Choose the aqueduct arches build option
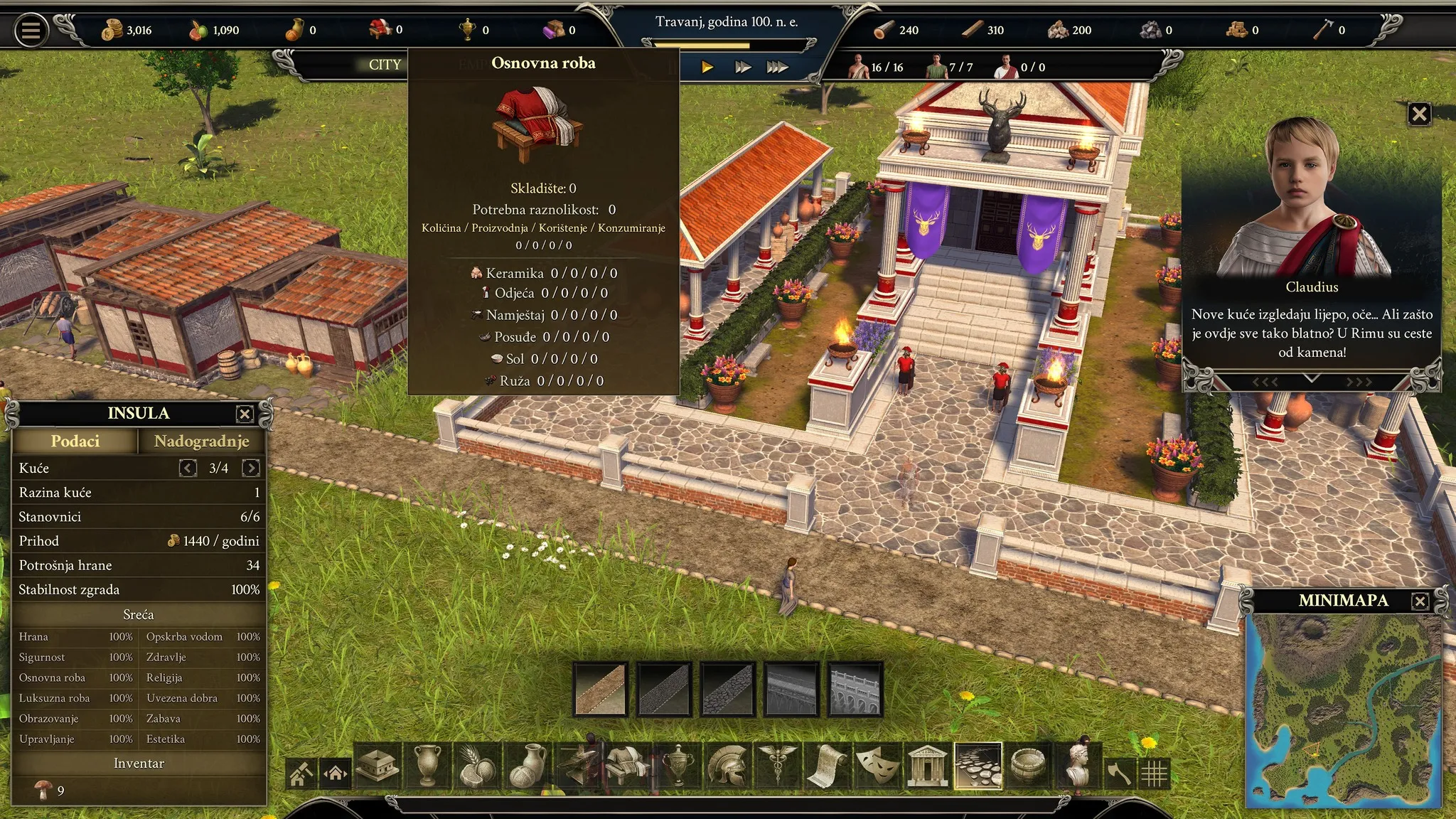This screenshot has width=1456, height=819. coord(856,689)
